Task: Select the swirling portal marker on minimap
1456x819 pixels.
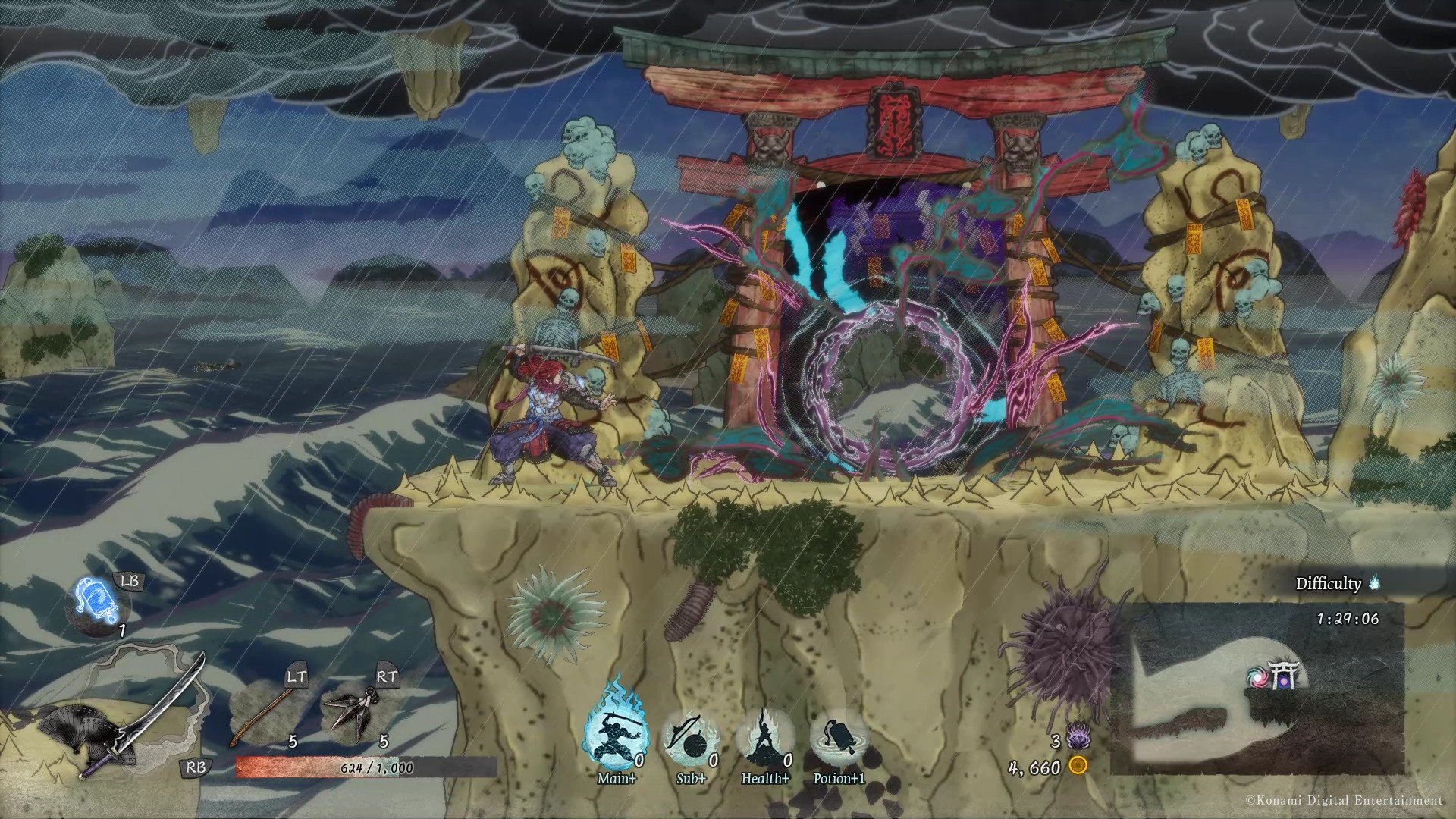Action: [1259, 678]
